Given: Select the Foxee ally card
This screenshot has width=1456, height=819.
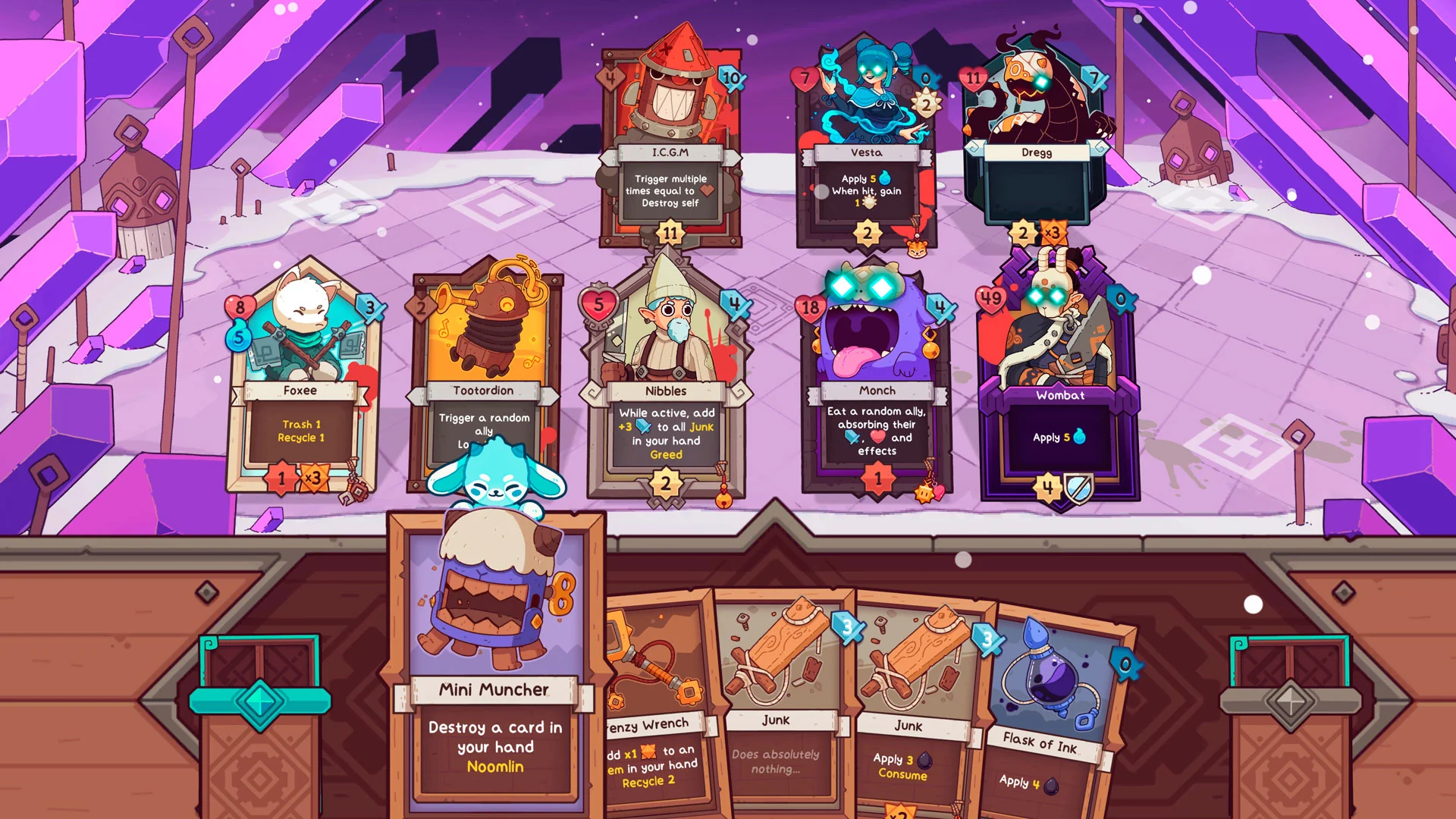Looking at the screenshot, I should [x=301, y=379].
